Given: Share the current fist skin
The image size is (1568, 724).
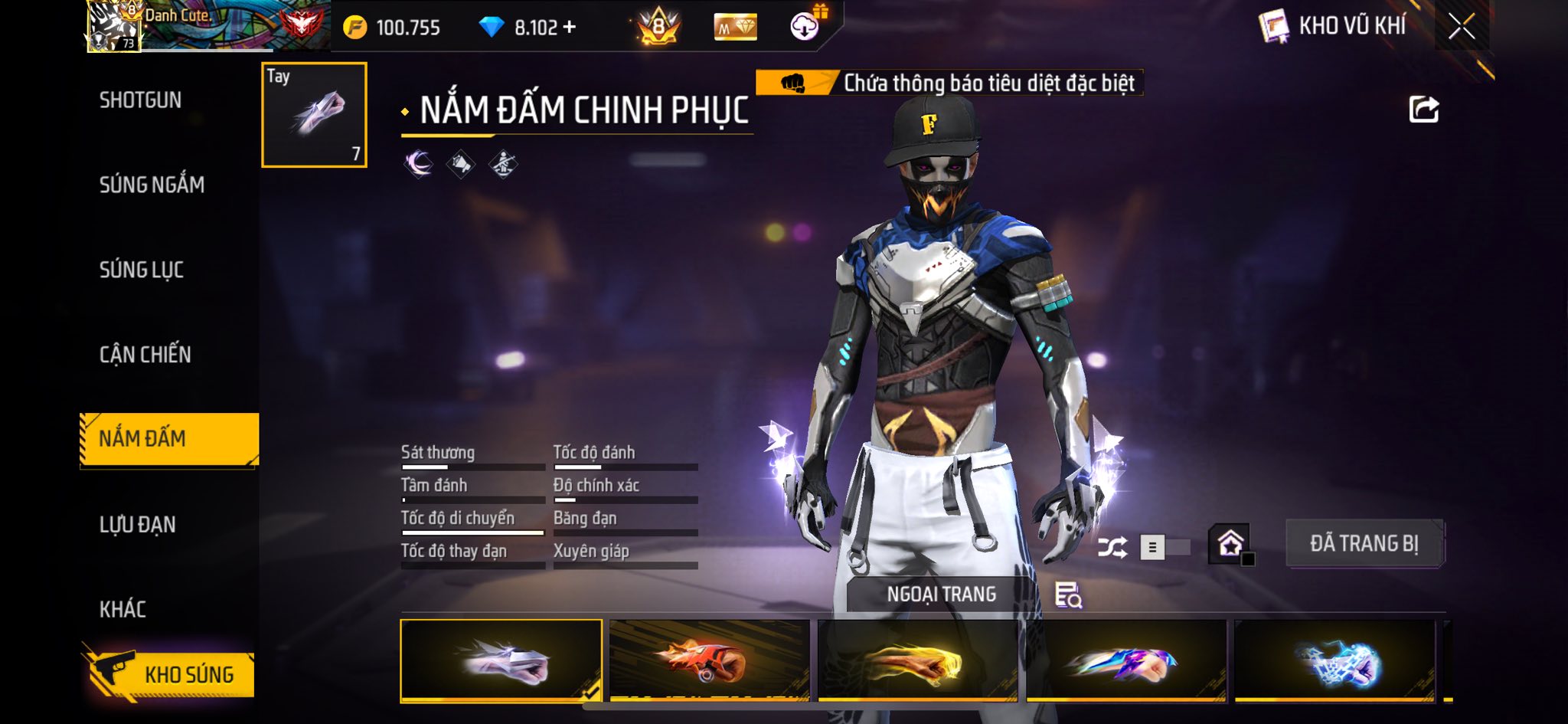Looking at the screenshot, I should (1423, 110).
